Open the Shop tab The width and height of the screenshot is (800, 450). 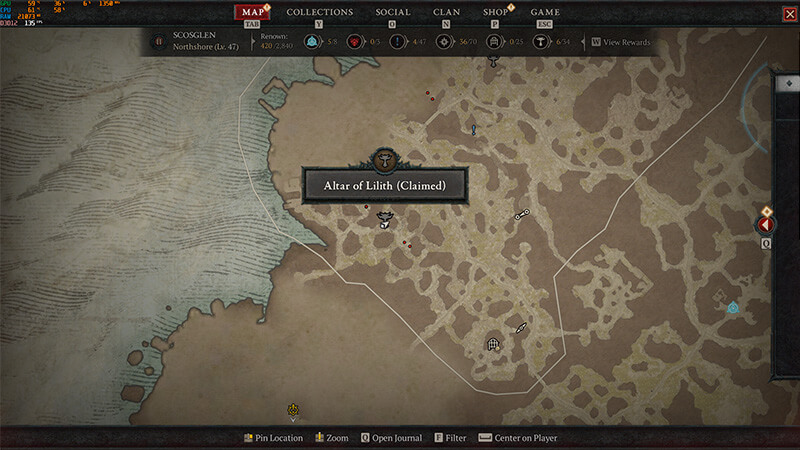[495, 12]
